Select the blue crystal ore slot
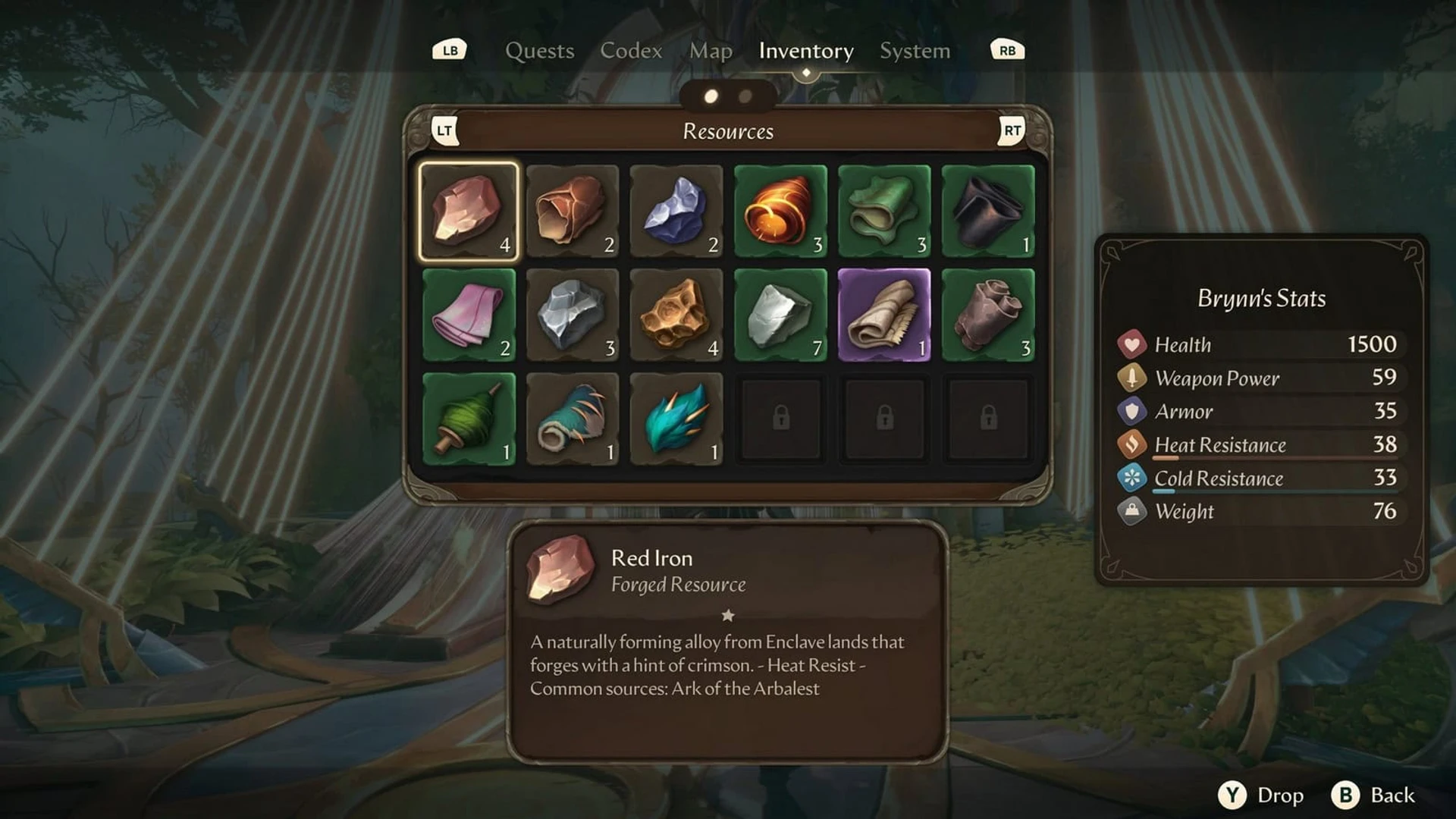The image size is (1456, 819). click(x=676, y=212)
